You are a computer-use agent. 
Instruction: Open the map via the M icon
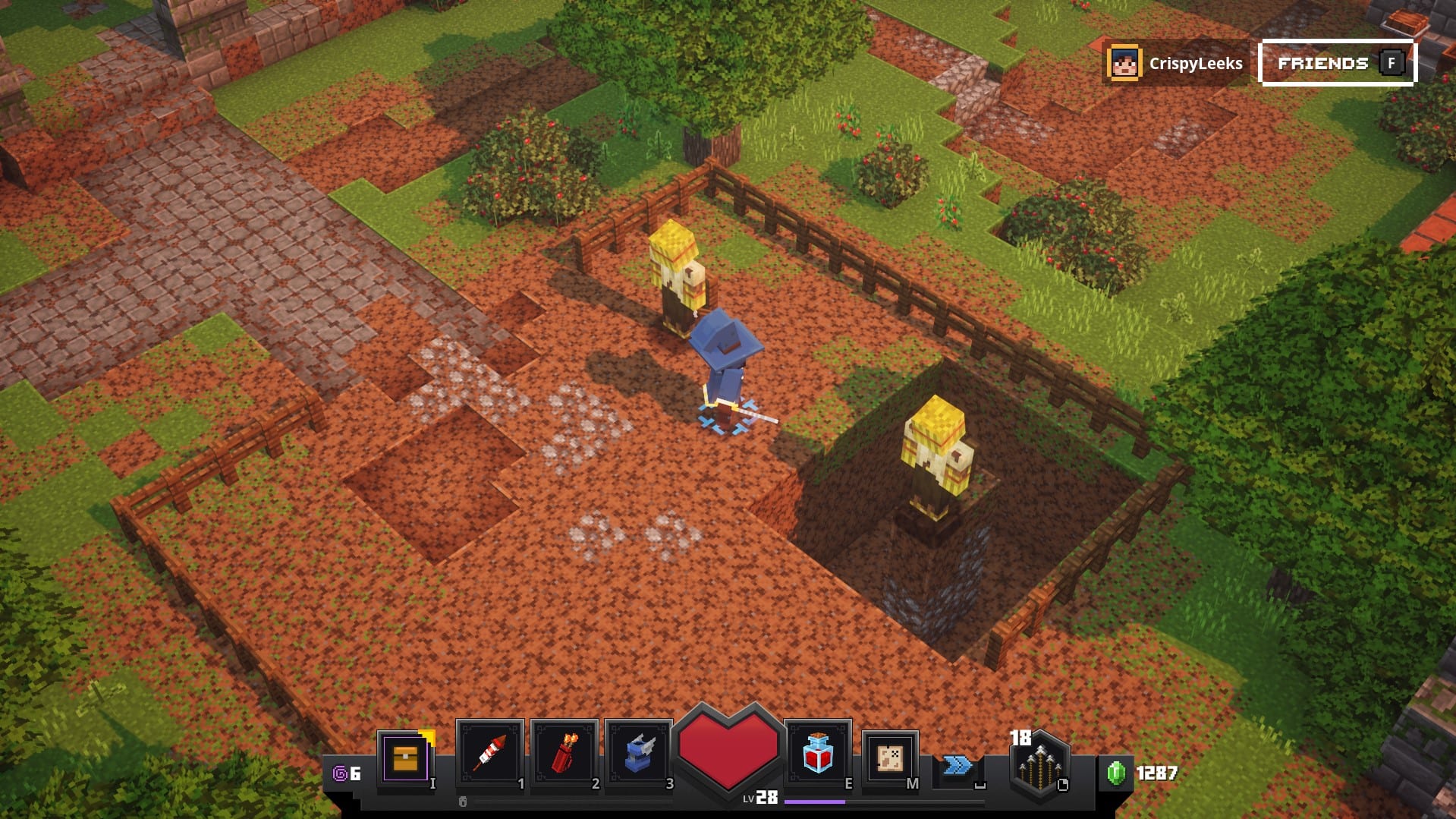[x=888, y=756]
